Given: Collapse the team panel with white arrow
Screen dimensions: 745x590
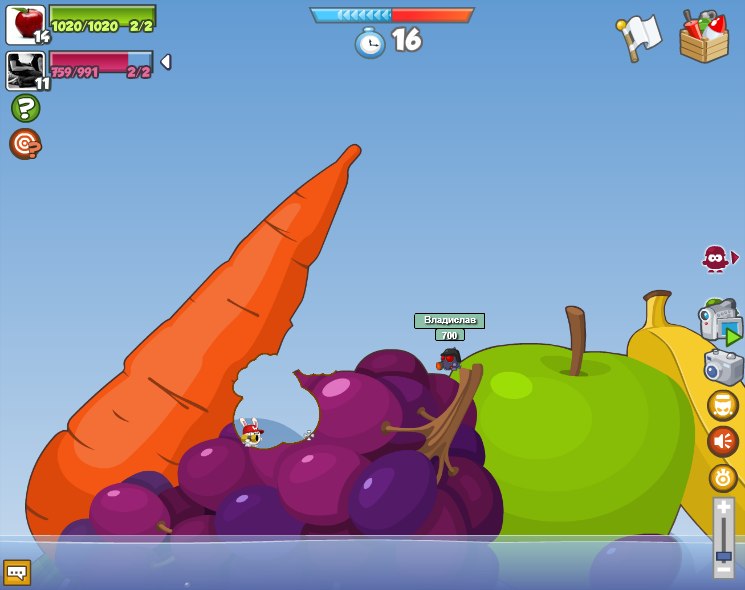Looking at the screenshot, I should (165, 62).
